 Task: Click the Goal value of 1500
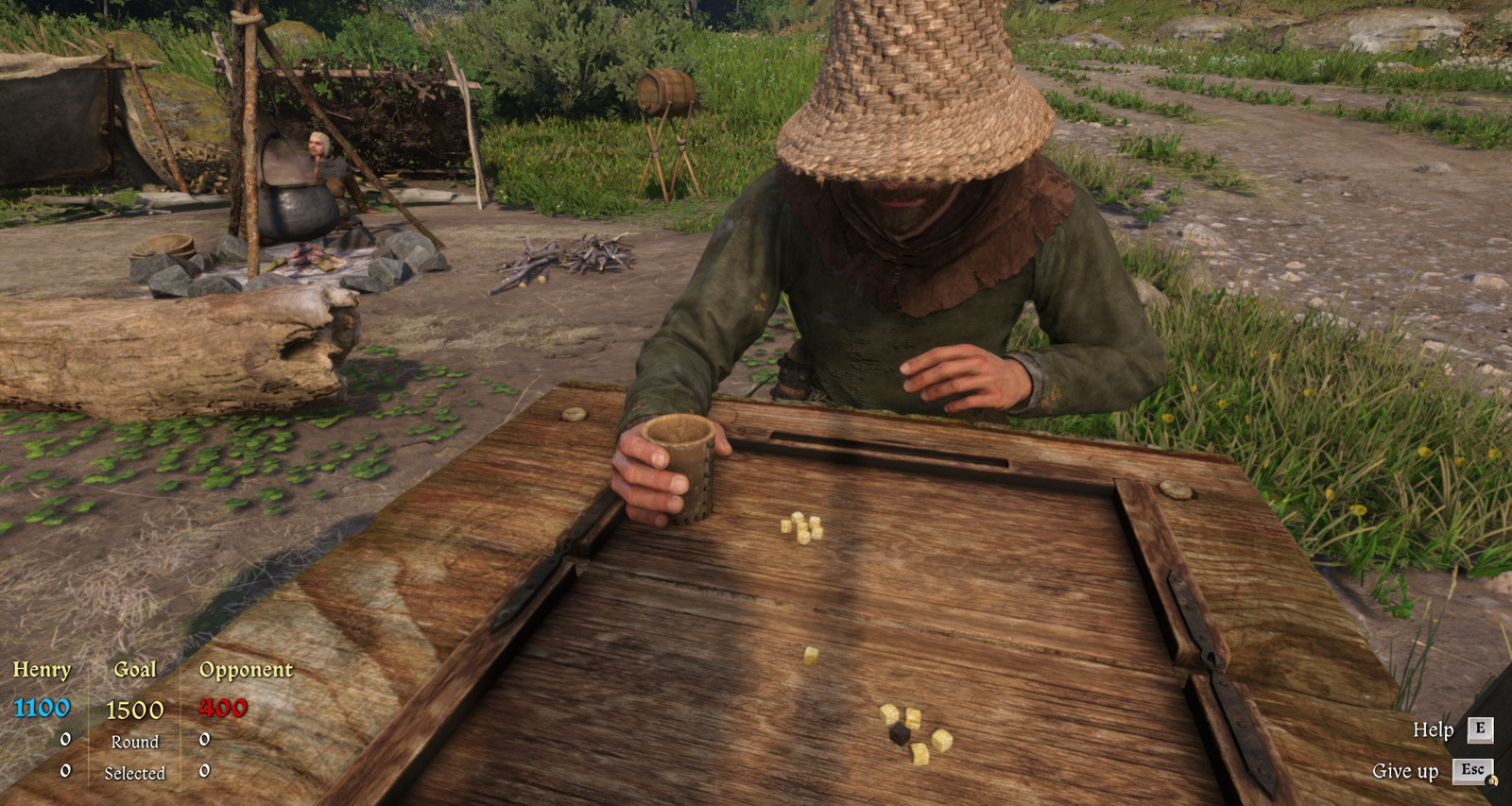click(x=134, y=708)
